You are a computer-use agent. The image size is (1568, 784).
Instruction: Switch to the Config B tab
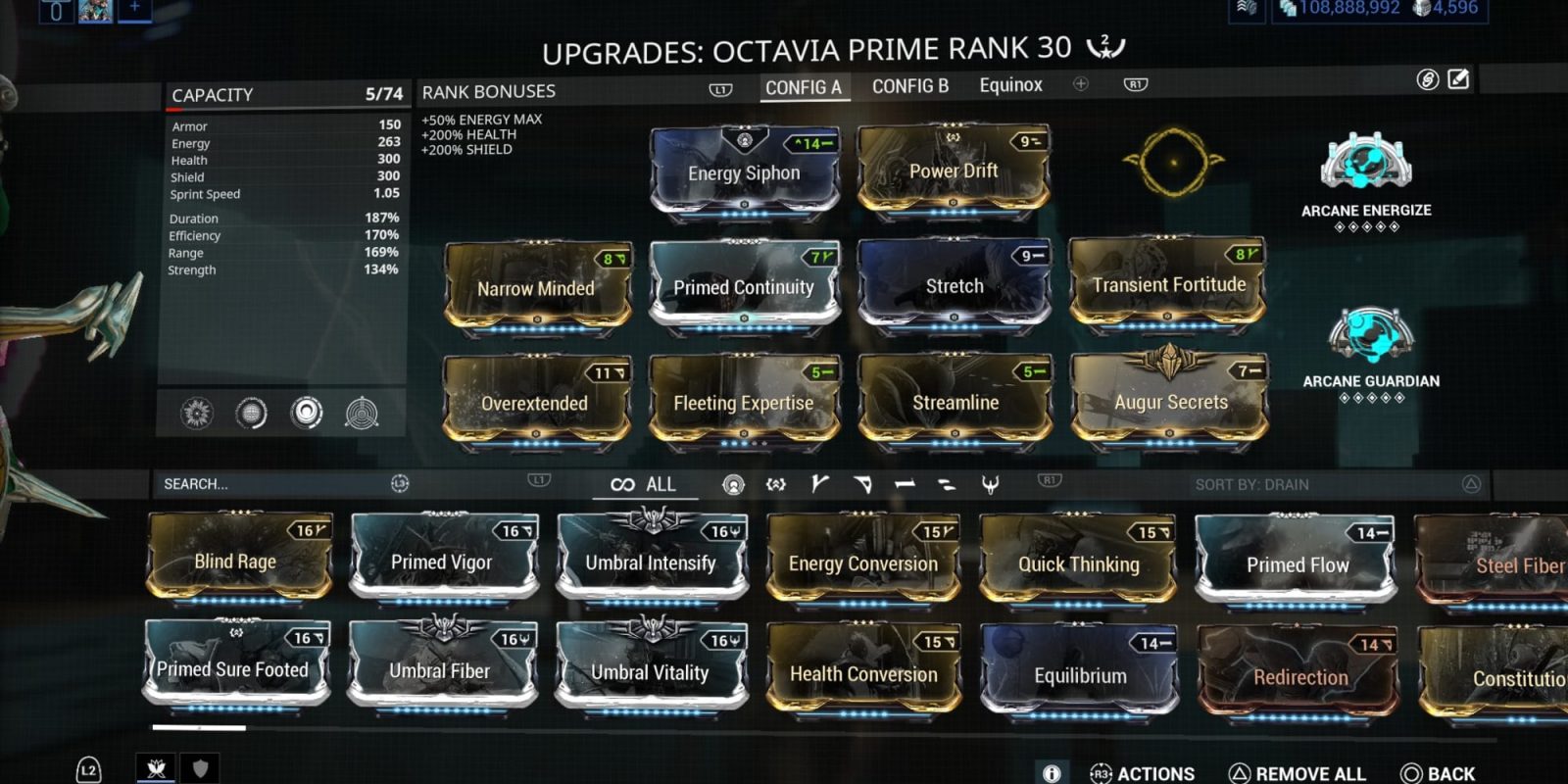coord(910,86)
